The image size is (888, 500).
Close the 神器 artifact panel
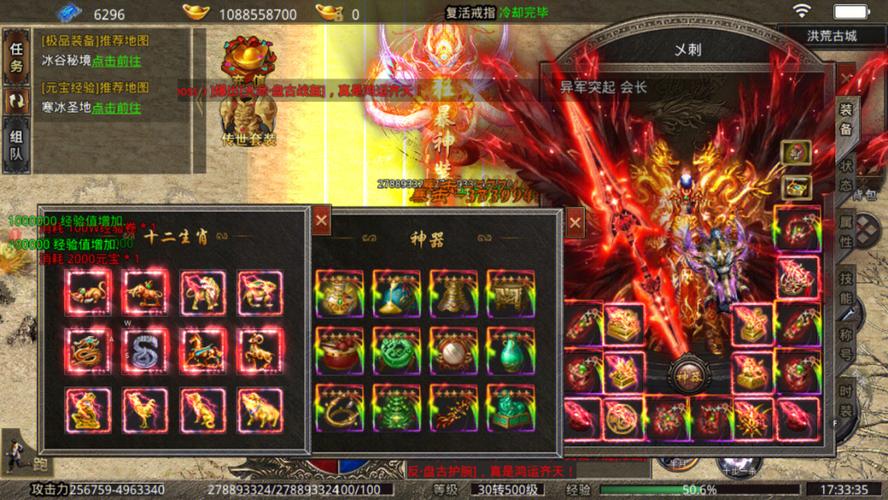[x=574, y=221]
